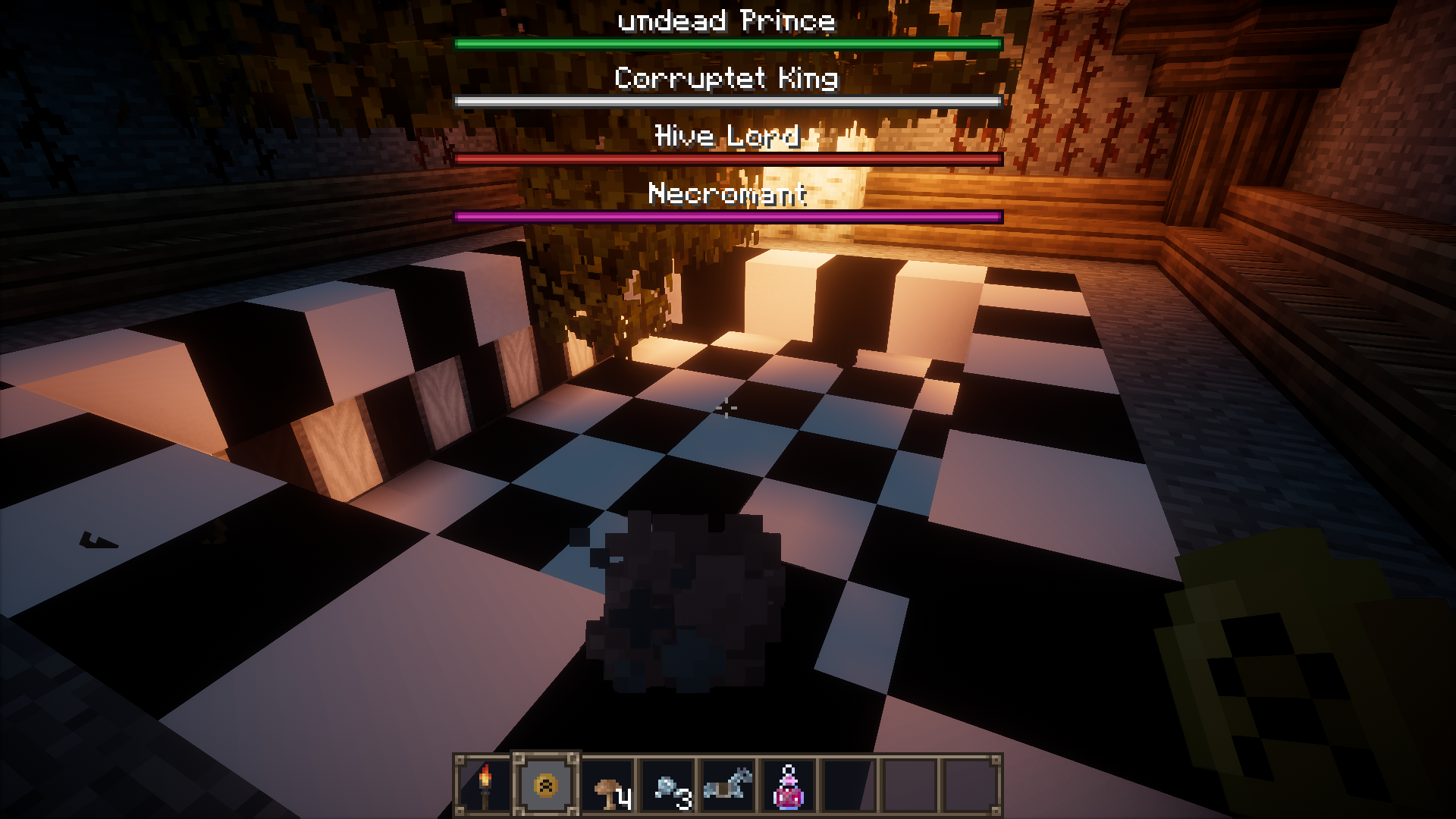This screenshot has width=1456, height=819.
Task: Click the red Hive Lord health bar
Action: coord(726,158)
